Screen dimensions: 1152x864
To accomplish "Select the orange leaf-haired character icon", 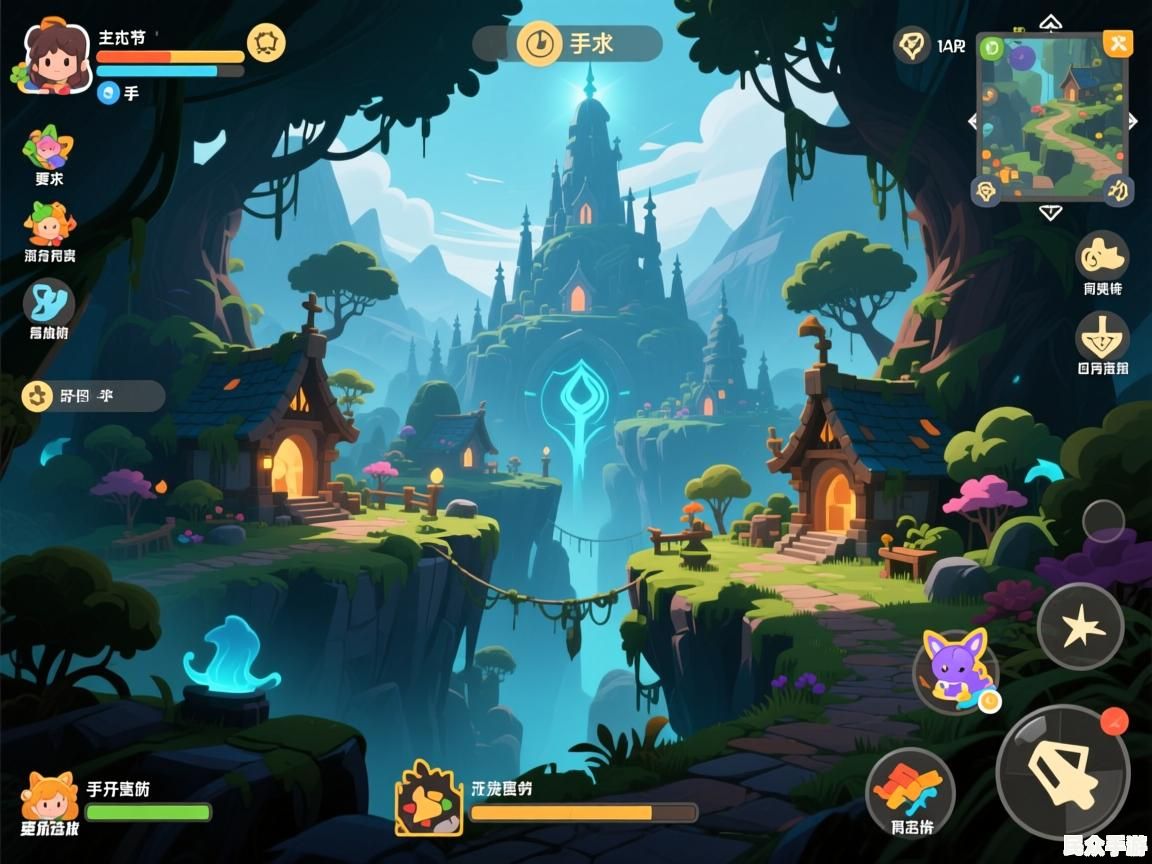I will (x=48, y=224).
